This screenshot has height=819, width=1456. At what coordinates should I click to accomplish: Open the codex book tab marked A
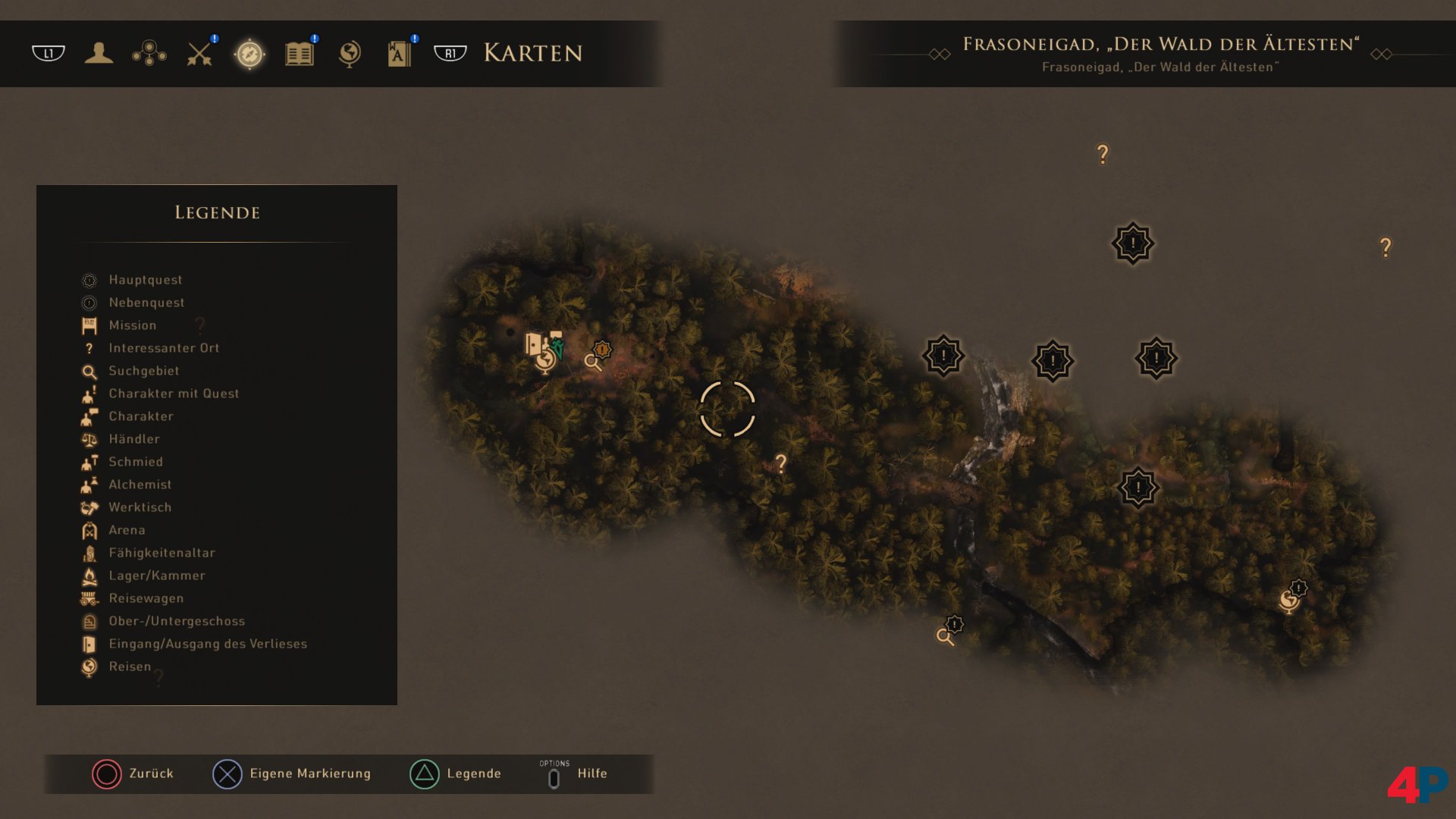[399, 53]
